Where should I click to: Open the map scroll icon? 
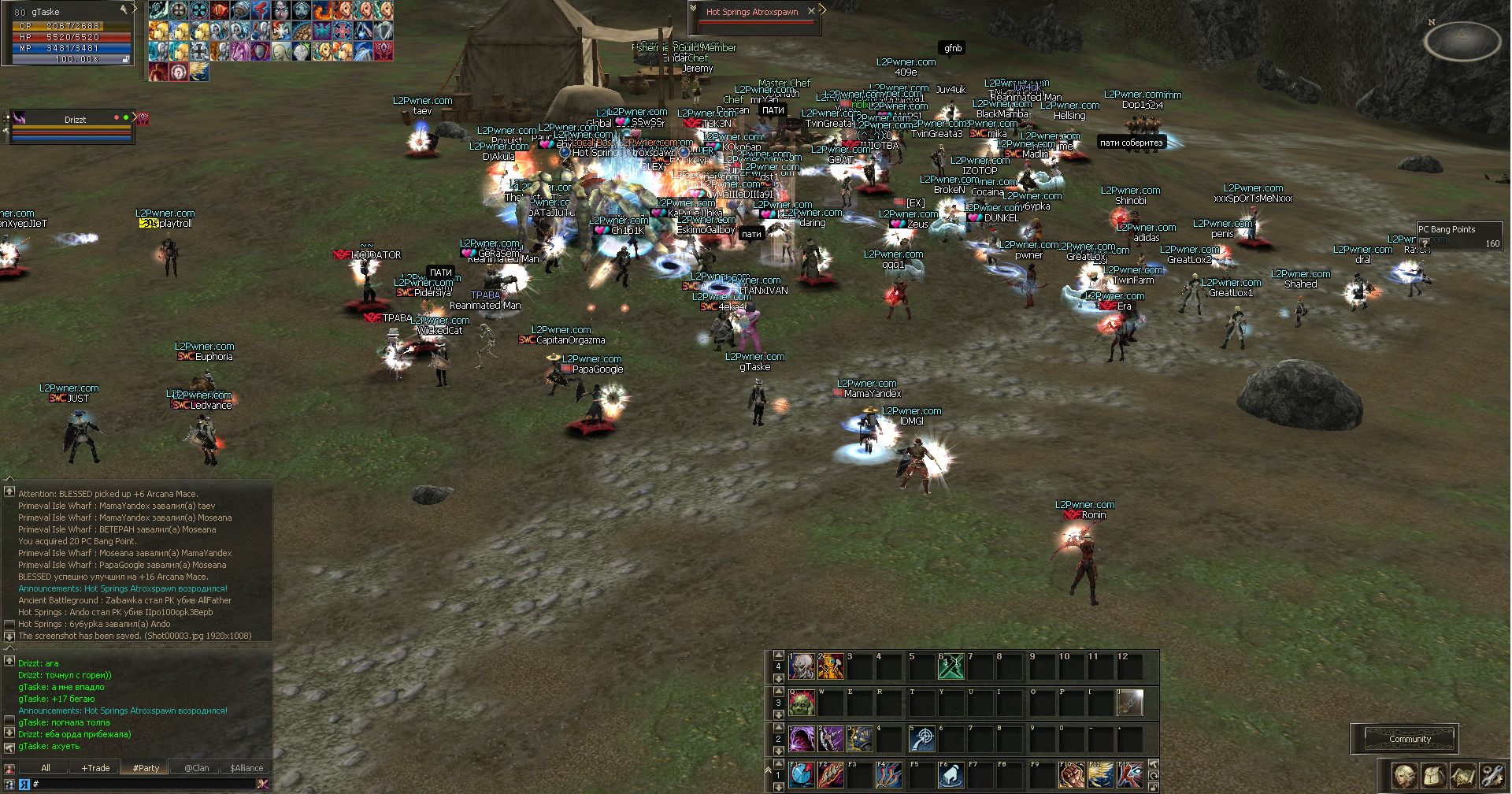coord(1462,776)
